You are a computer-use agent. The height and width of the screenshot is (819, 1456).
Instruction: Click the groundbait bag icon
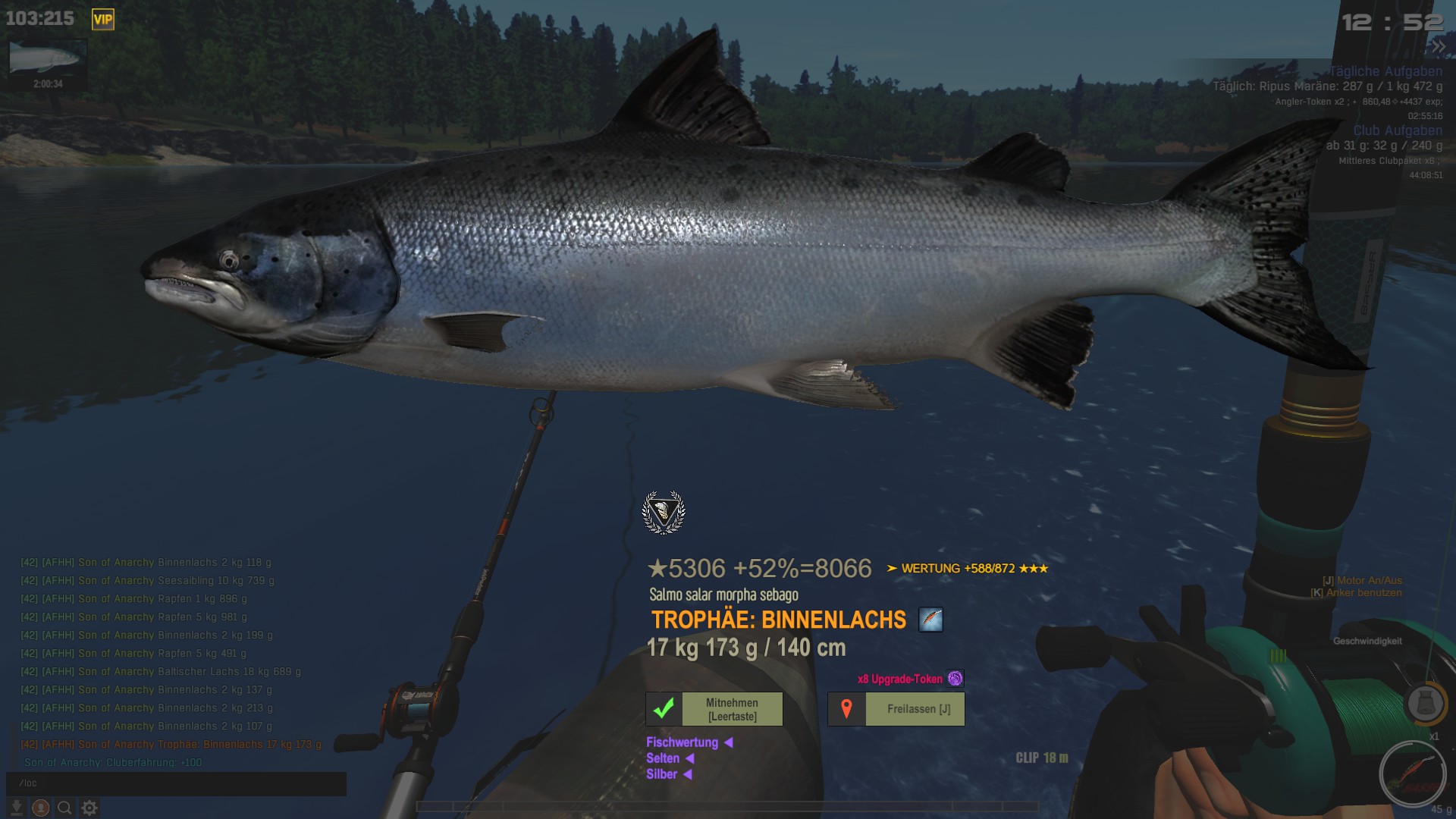1425,703
